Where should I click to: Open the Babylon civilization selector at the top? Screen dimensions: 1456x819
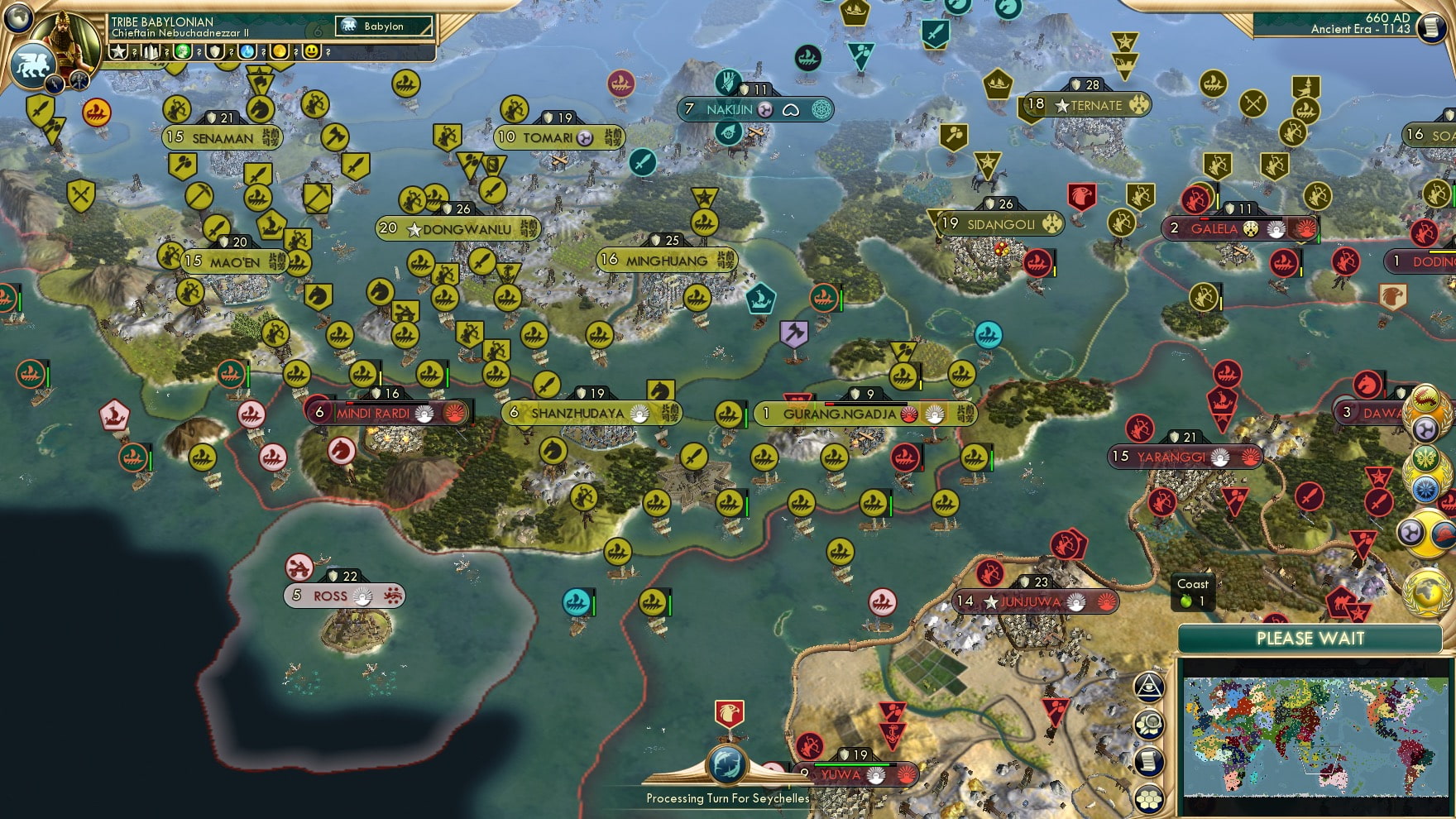[381, 26]
